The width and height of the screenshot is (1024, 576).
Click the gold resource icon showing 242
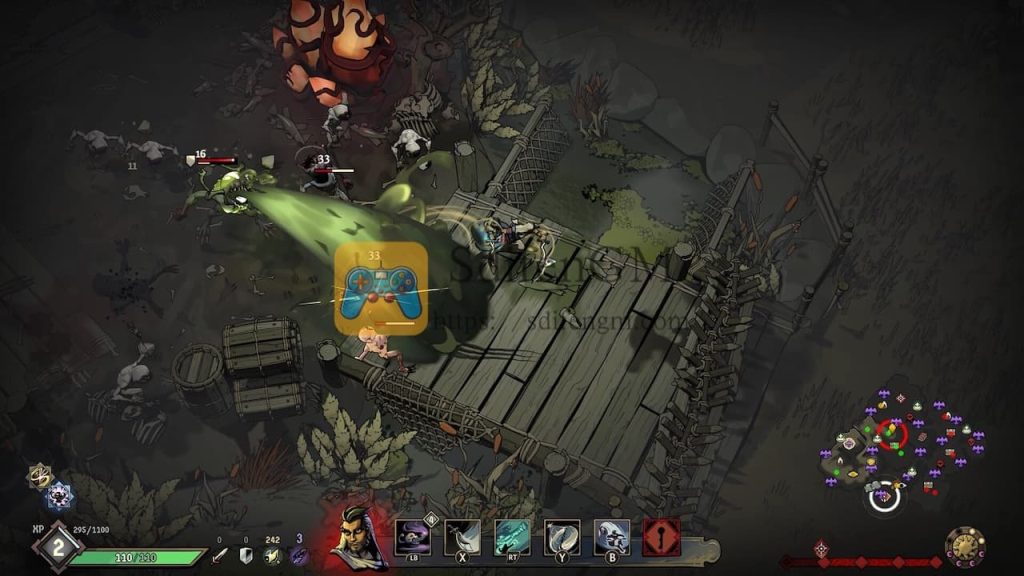[272, 555]
